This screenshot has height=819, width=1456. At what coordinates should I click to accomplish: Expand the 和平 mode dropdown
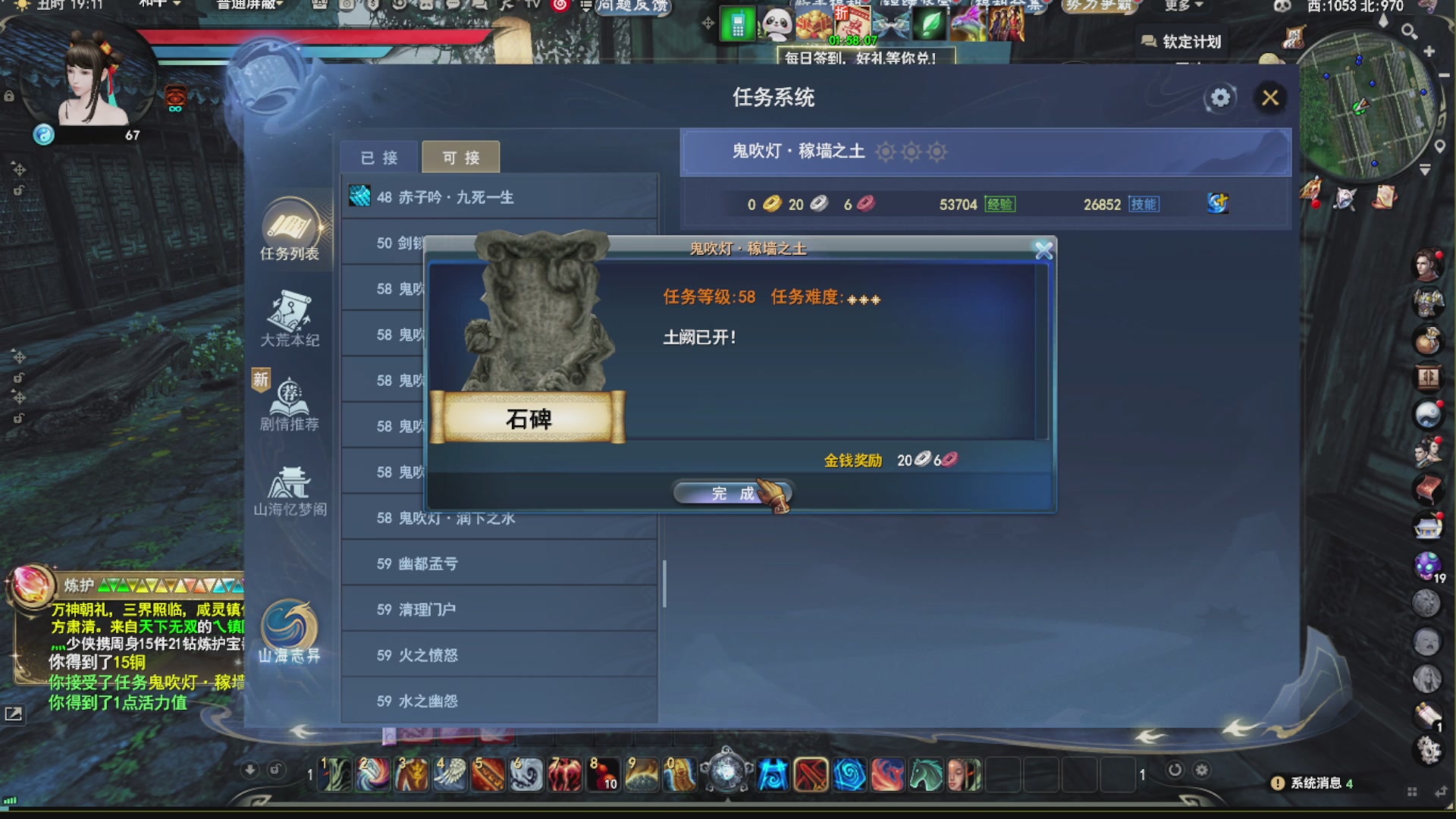pyautogui.click(x=157, y=5)
